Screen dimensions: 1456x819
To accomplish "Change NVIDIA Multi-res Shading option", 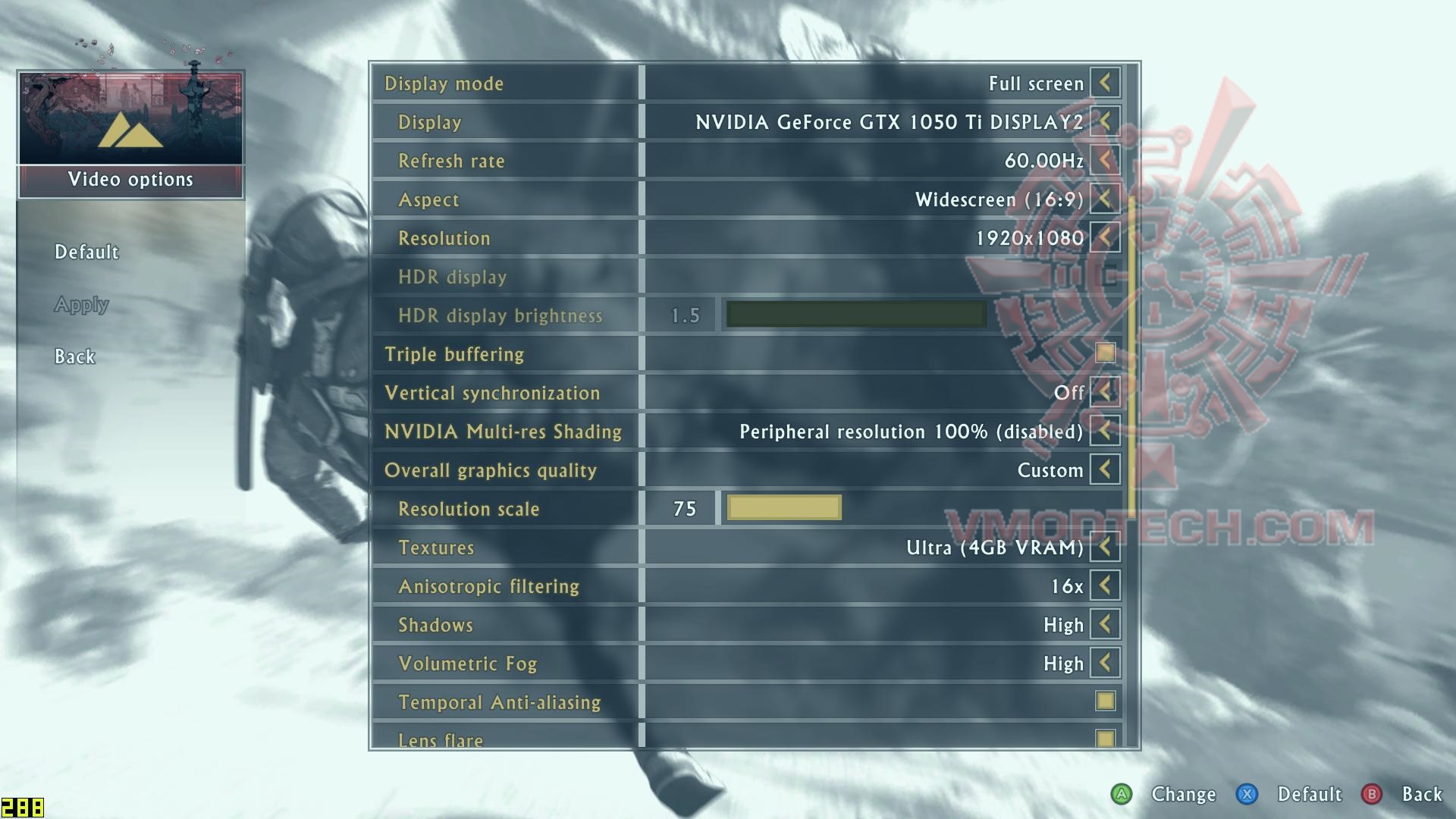I will [x=1105, y=431].
